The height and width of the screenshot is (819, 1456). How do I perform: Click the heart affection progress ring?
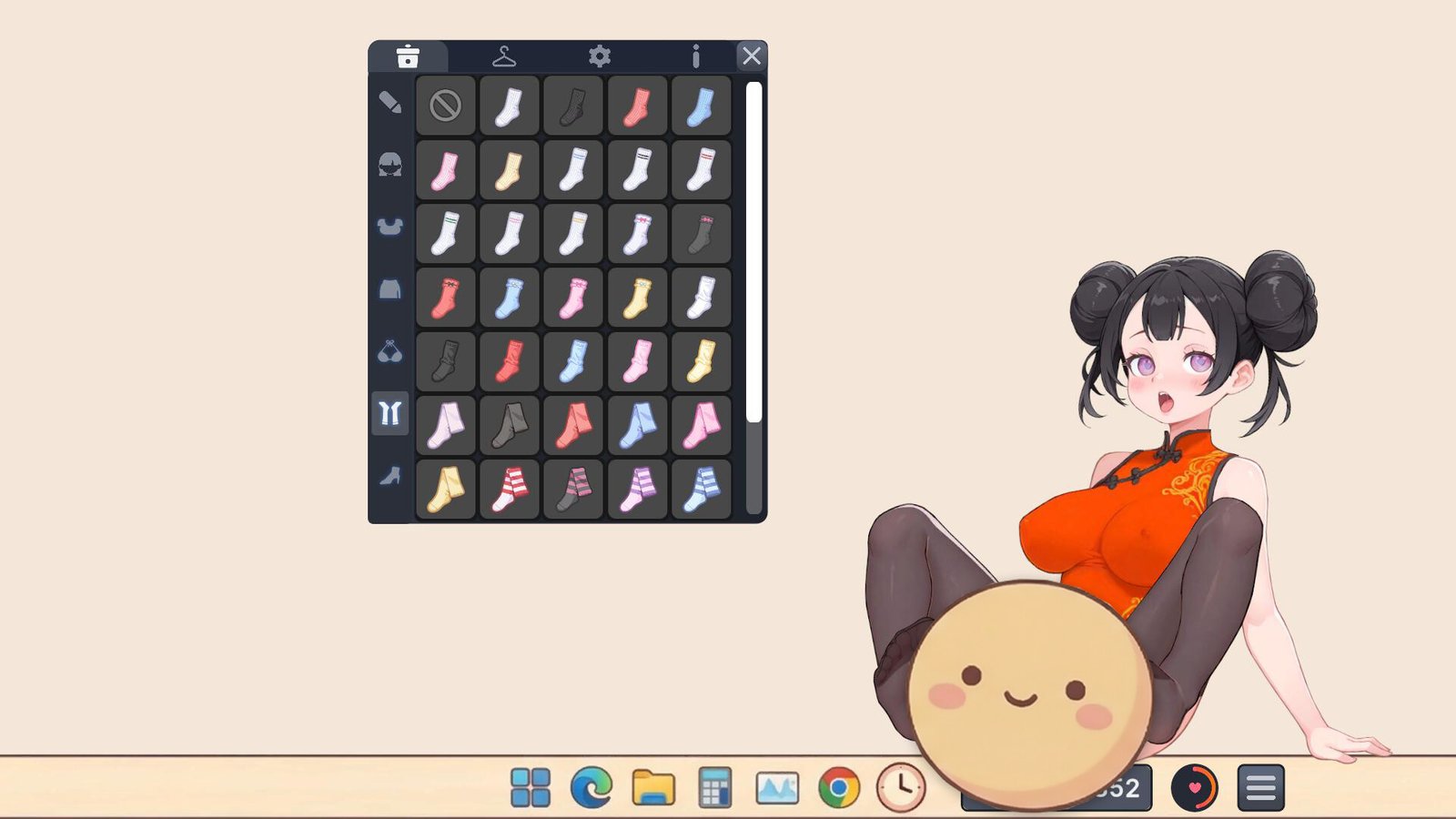pos(1193,788)
